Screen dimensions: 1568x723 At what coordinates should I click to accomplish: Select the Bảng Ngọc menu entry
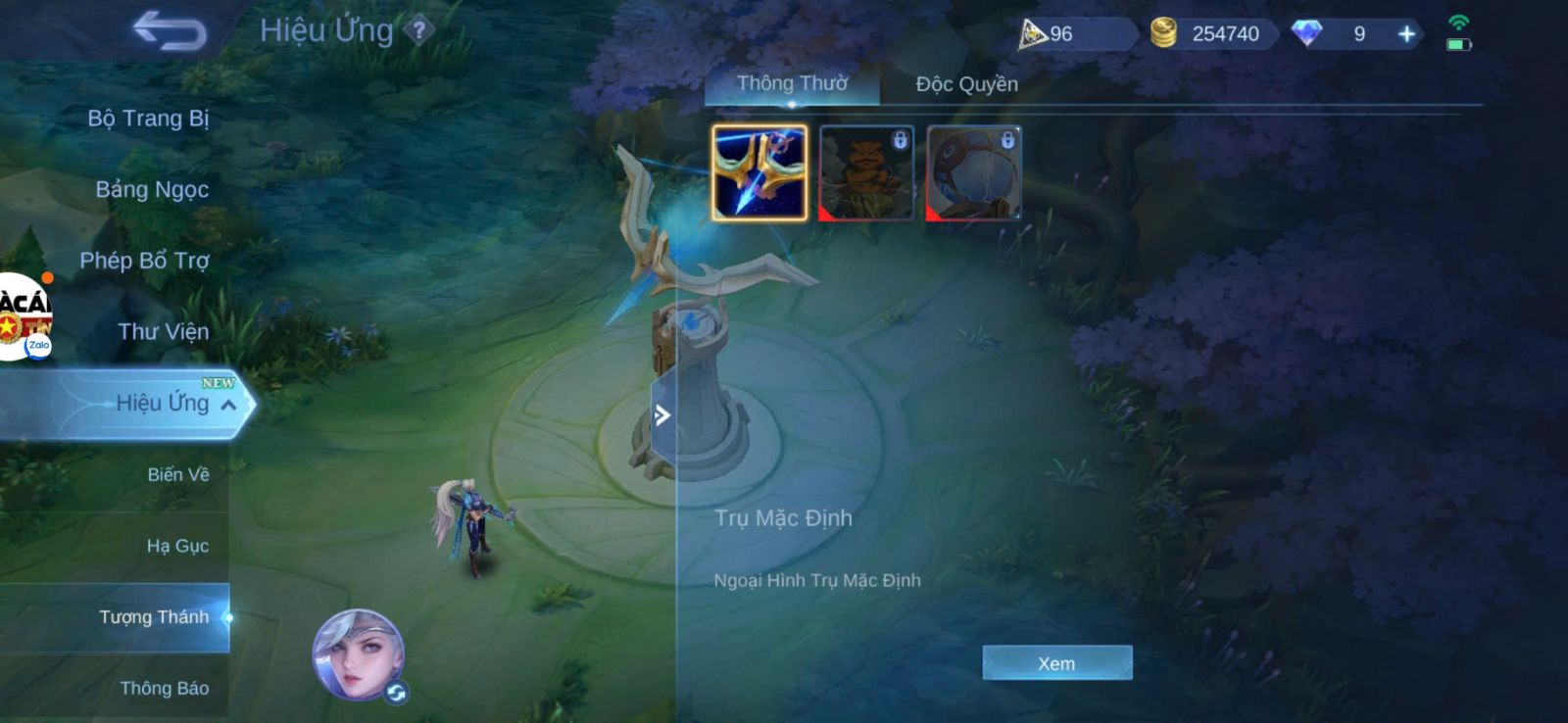152,189
